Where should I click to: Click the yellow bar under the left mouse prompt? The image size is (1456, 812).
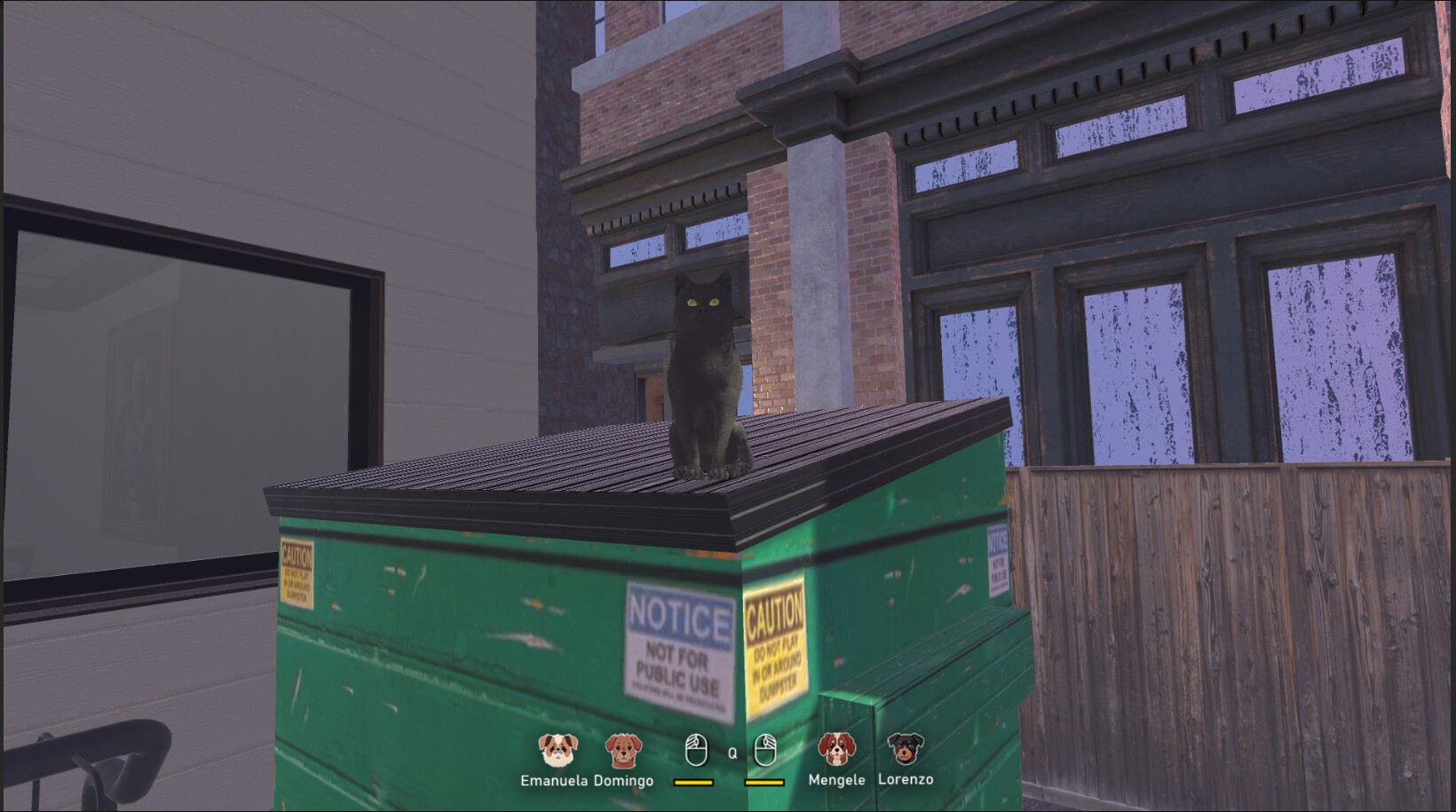coord(693,784)
